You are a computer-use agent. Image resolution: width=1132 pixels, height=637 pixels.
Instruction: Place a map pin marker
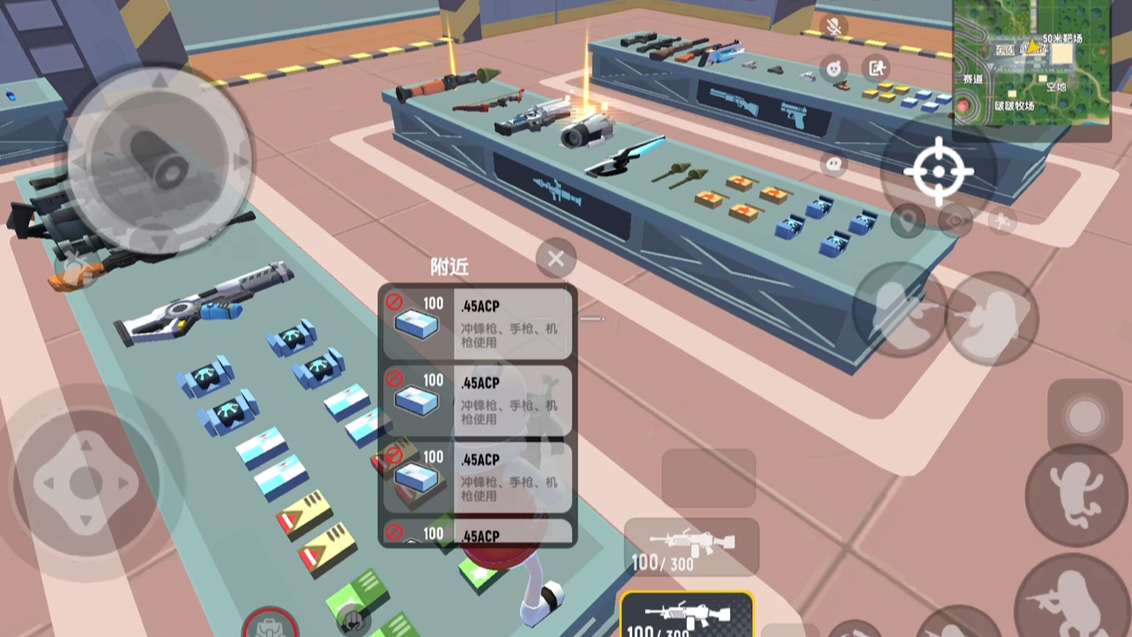(x=908, y=221)
